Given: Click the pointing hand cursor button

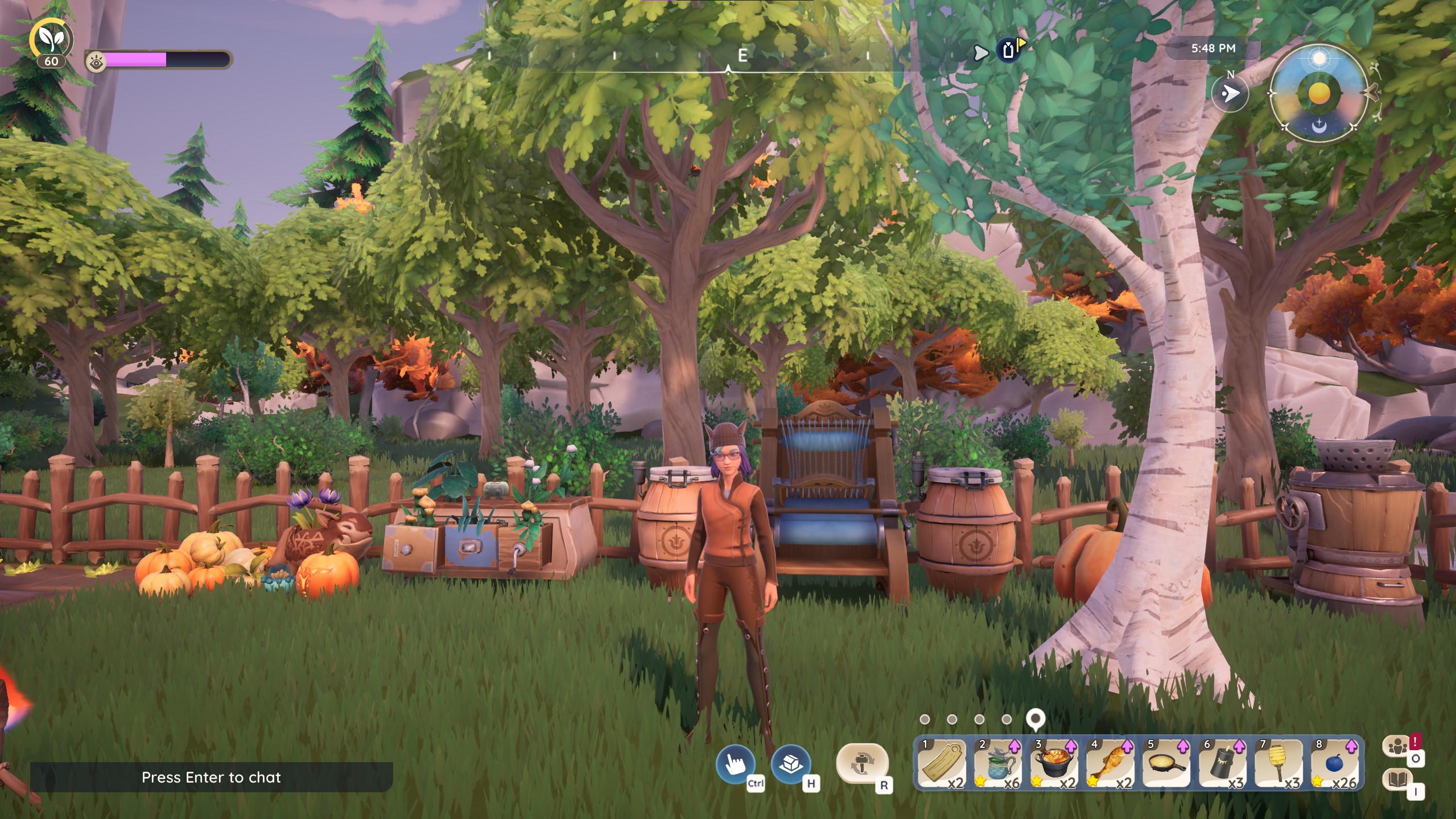Looking at the screenshot, I should pos(735,765).
